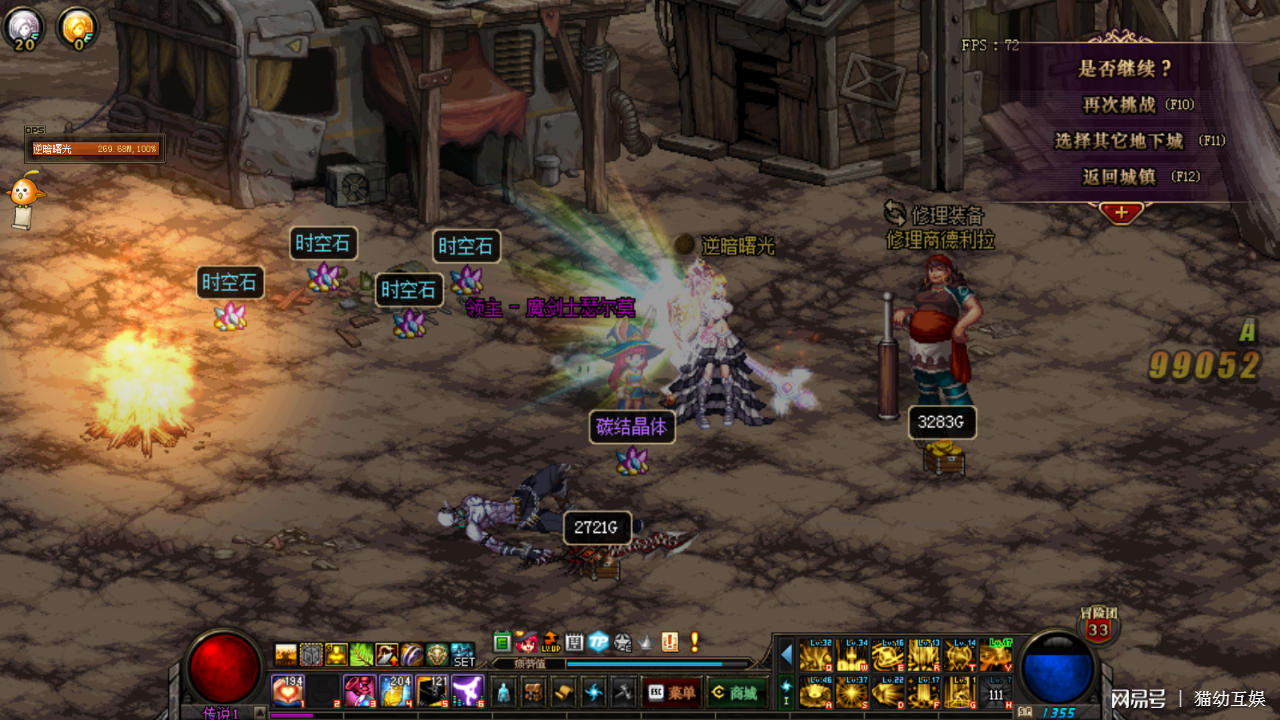Click the yellow exclamation mark notification
The width and height of the screenshot is (1280, 720).
694,642
